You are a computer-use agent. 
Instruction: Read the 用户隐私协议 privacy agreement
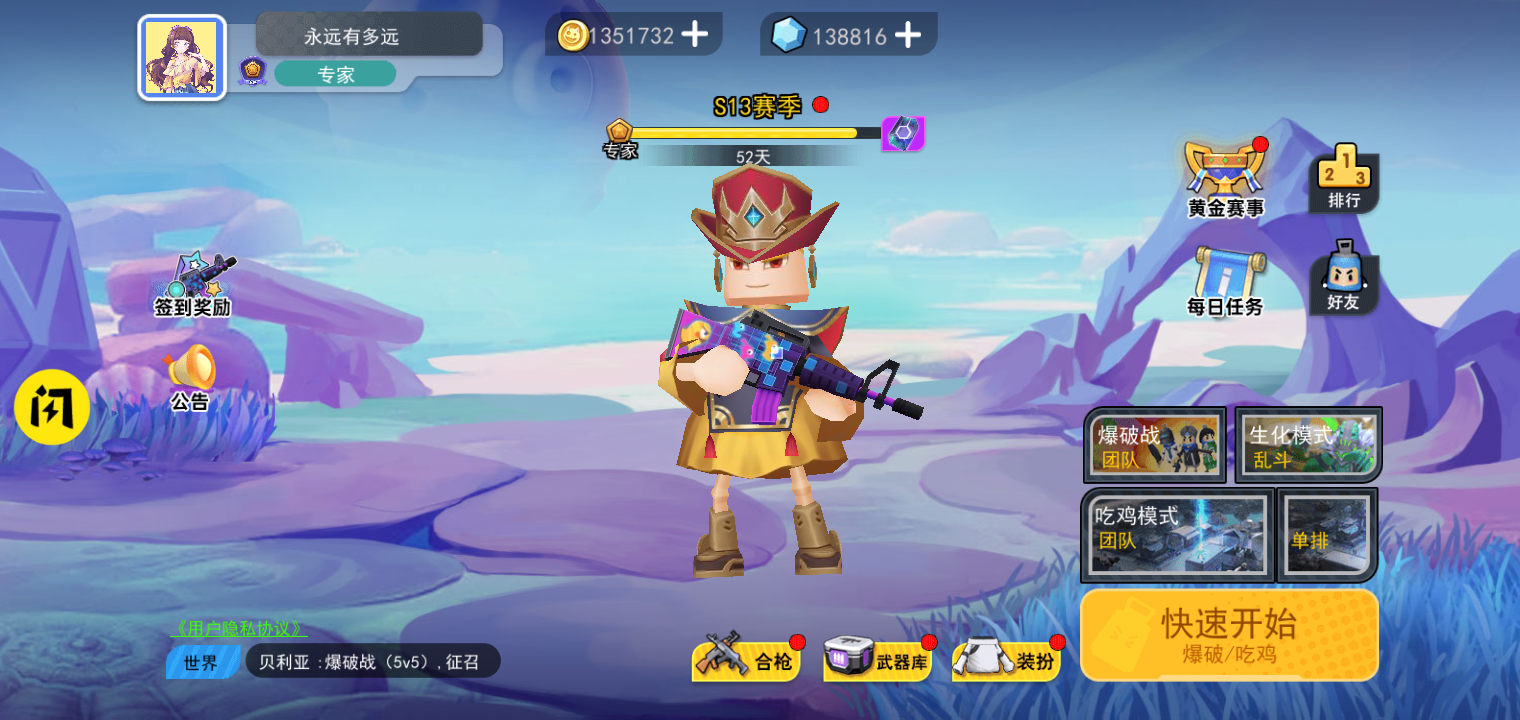coord(239,629)
